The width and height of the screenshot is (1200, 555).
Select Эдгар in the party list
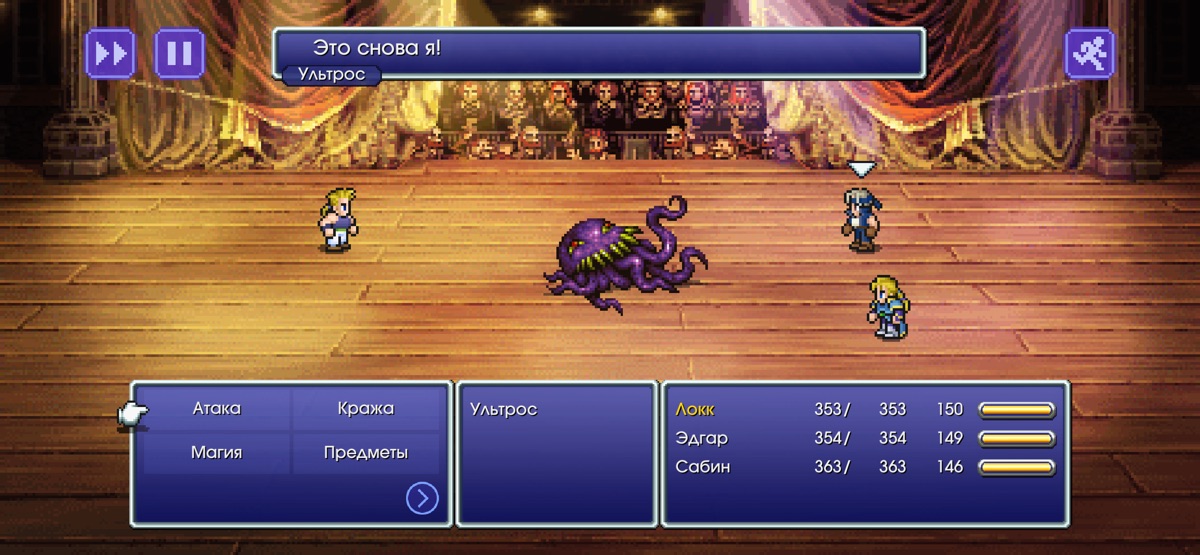click(701, 438)
